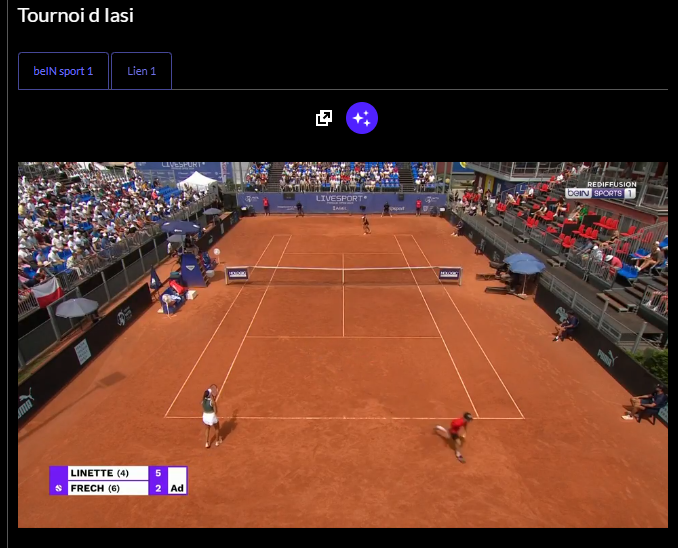This screenshot has height=548, width=678.
Task: Select the Lien 1 stream tab
Action: click(141, 71)
